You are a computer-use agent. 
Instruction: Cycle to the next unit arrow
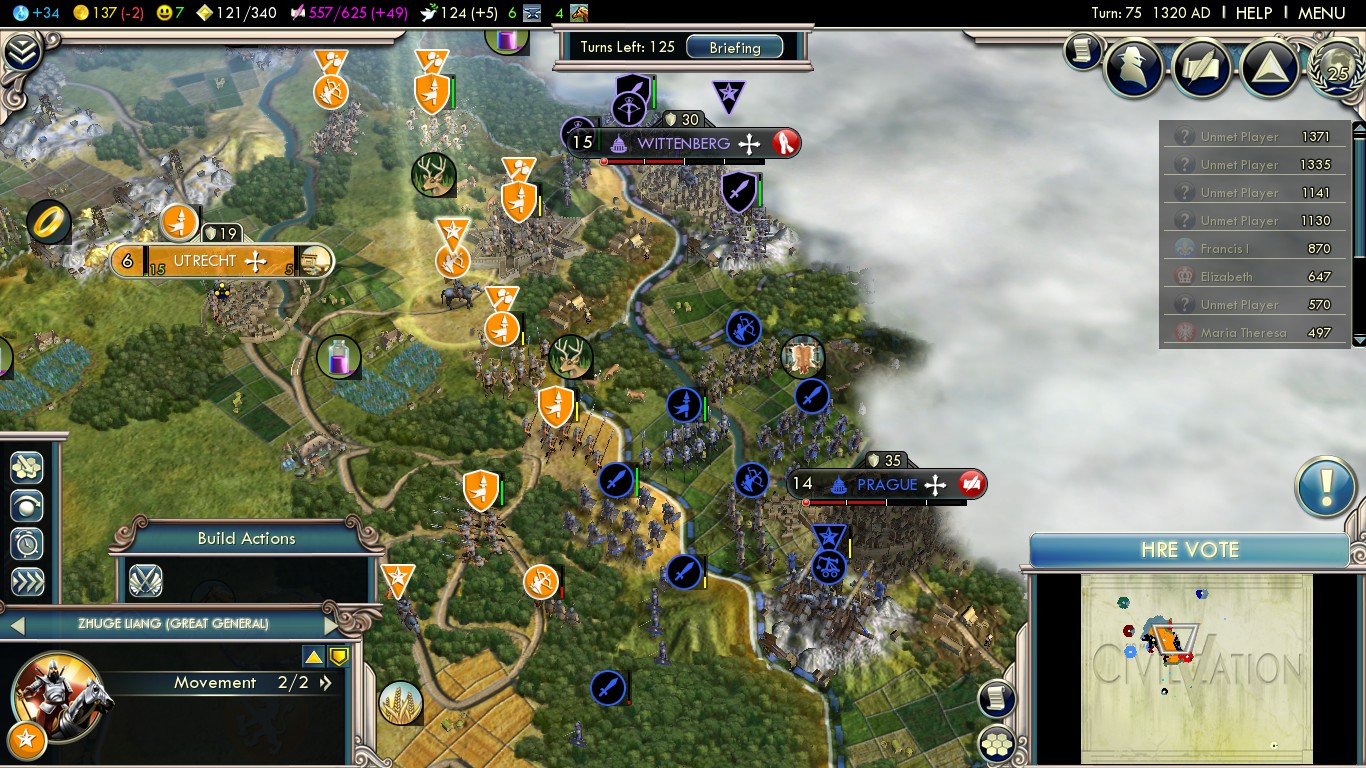[332, 625]
